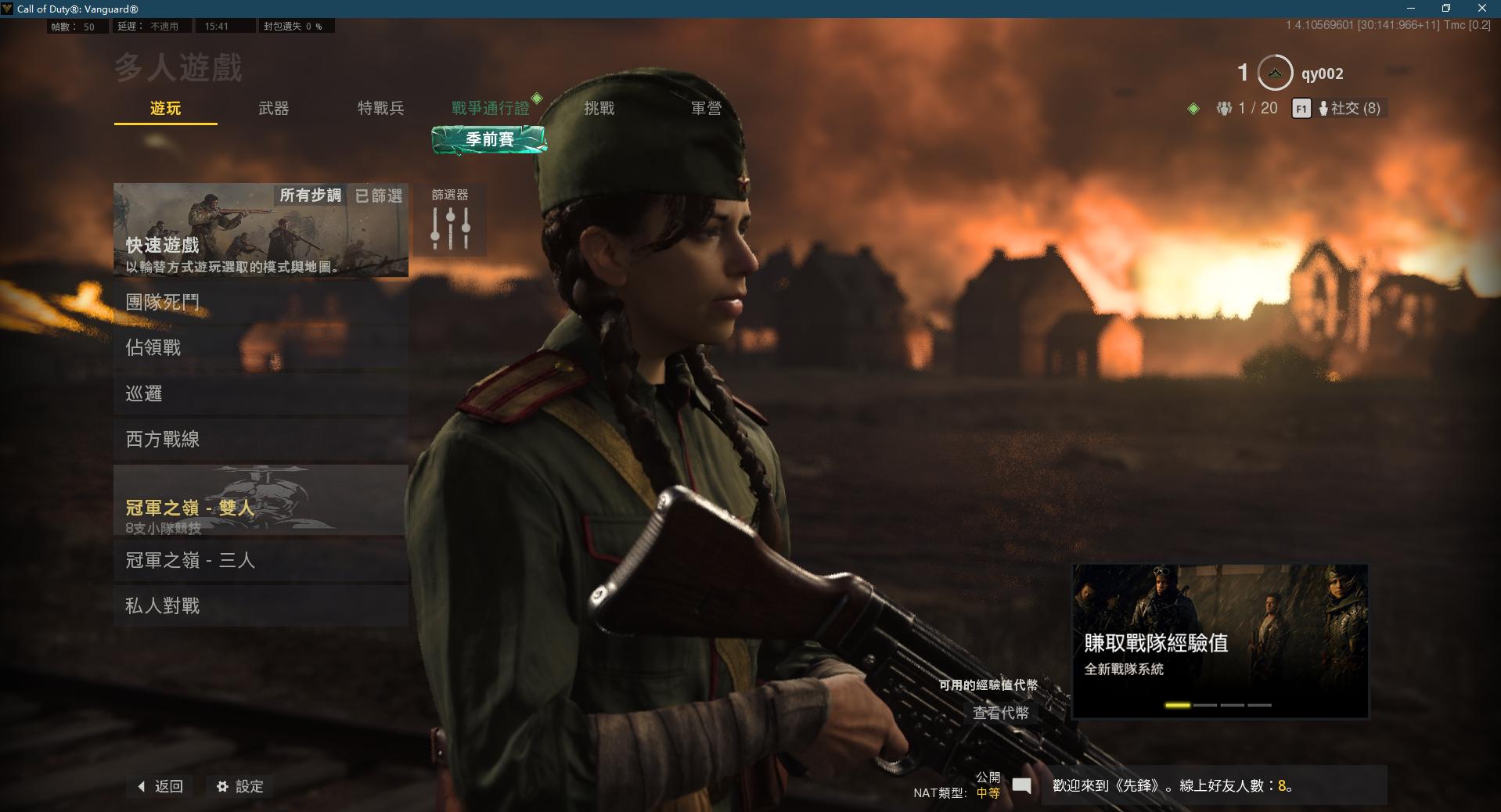Open the 設定 settings gear
This screenshot has width=1501, height=812.
(x=239, y=787)
